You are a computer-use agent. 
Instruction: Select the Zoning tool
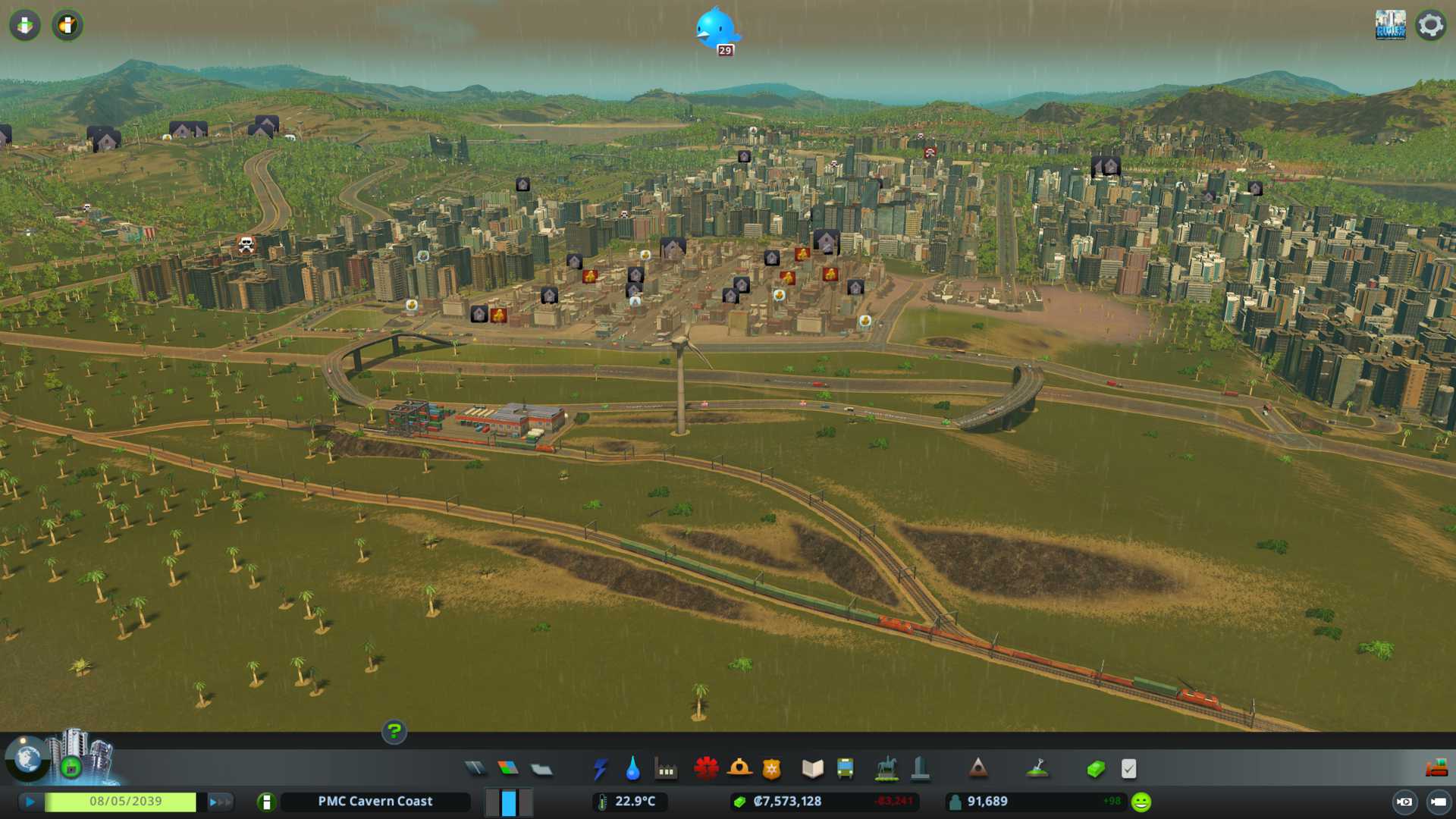pyautogui.click(x=508, y=769)
